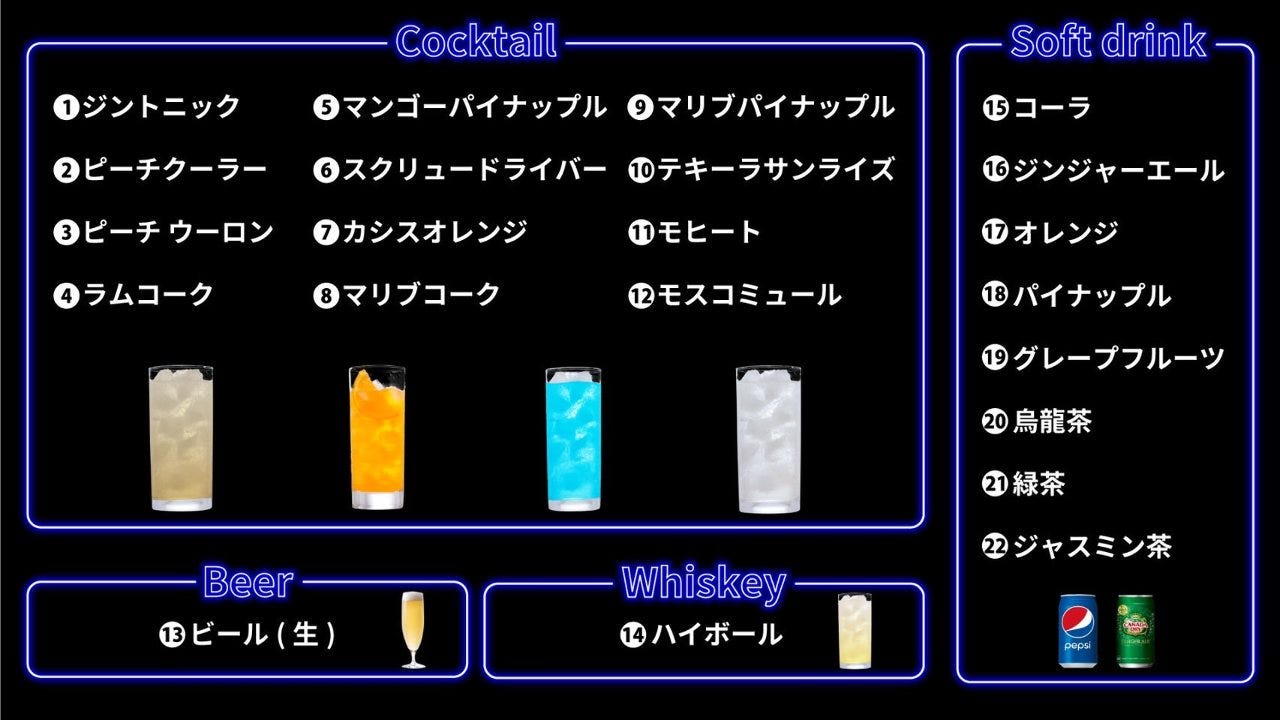This screenshot has width=1280, height=720.
Task: Choose 烏龍茶 from soft drinks
Action: [x=1037, y=421]
